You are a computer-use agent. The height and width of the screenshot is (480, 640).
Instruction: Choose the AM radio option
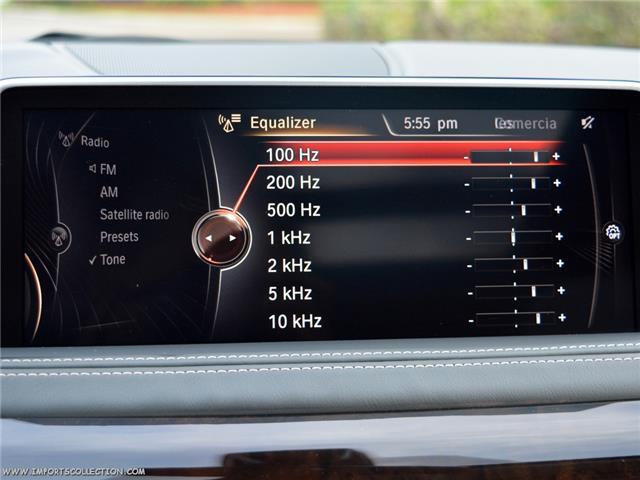(x=108, y=192)
